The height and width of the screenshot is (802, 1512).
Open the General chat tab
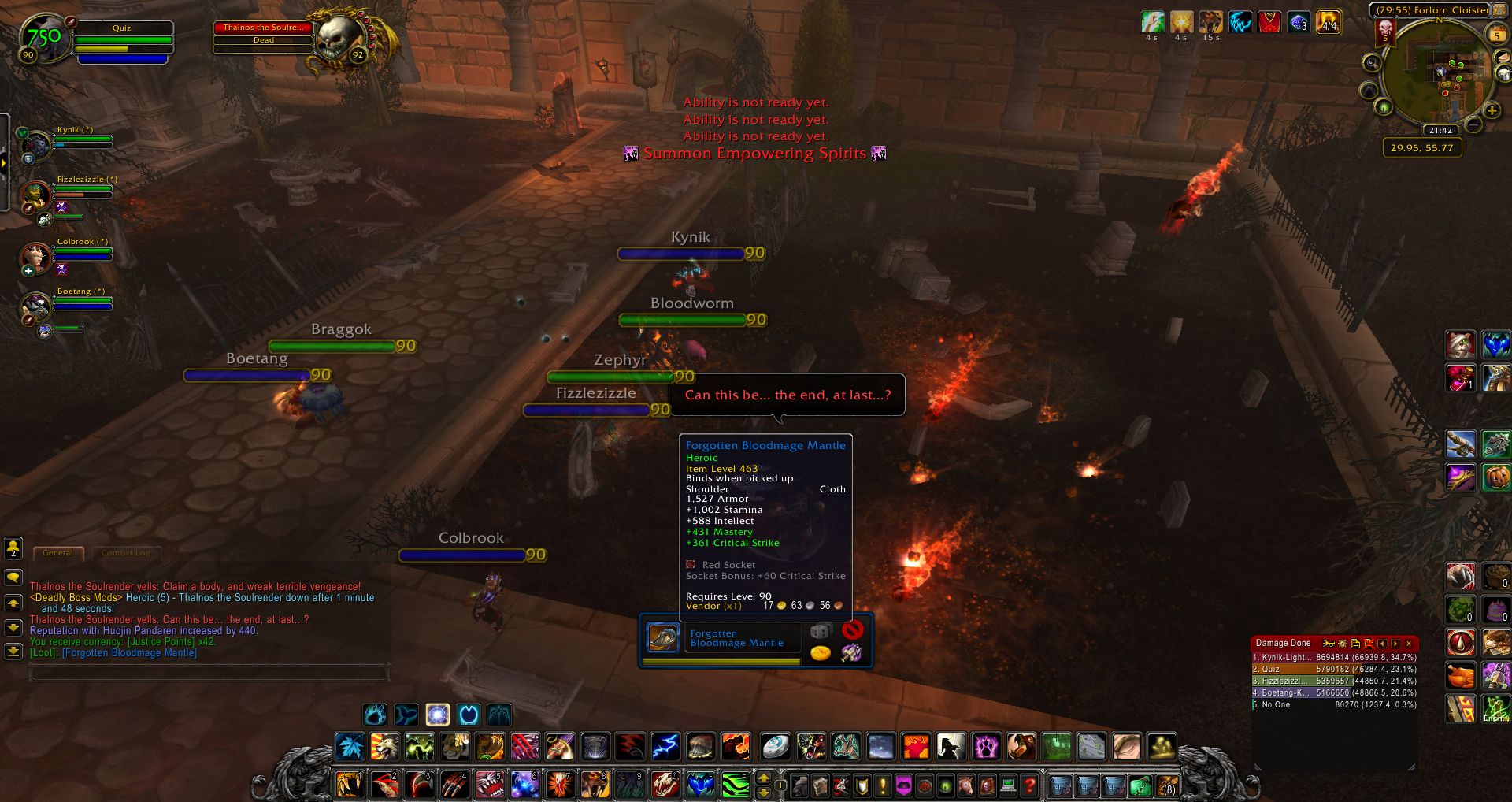coord(57,553)
